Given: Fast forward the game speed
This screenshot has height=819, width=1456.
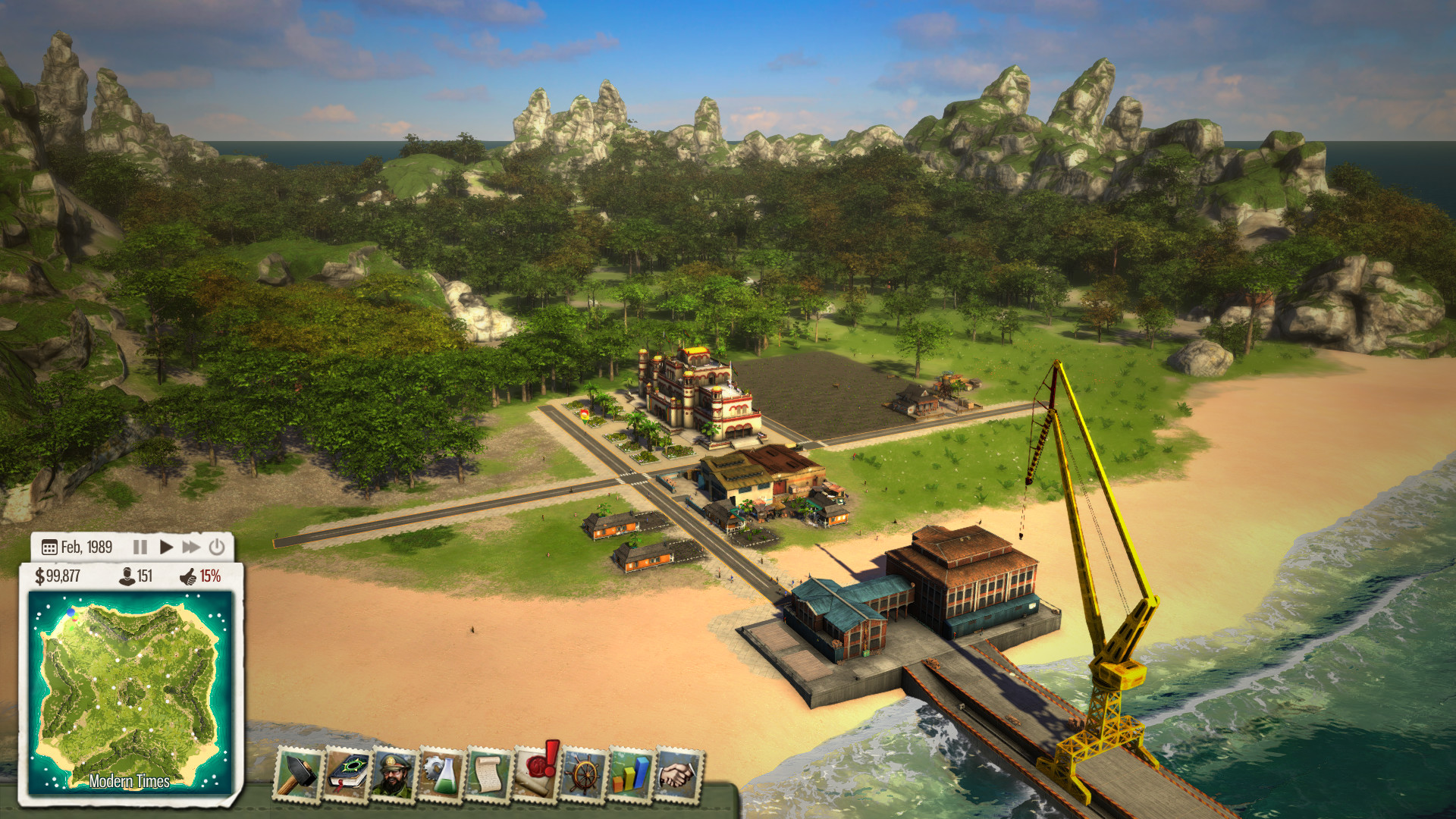Looking at the screenshot, I should point(191,546).
